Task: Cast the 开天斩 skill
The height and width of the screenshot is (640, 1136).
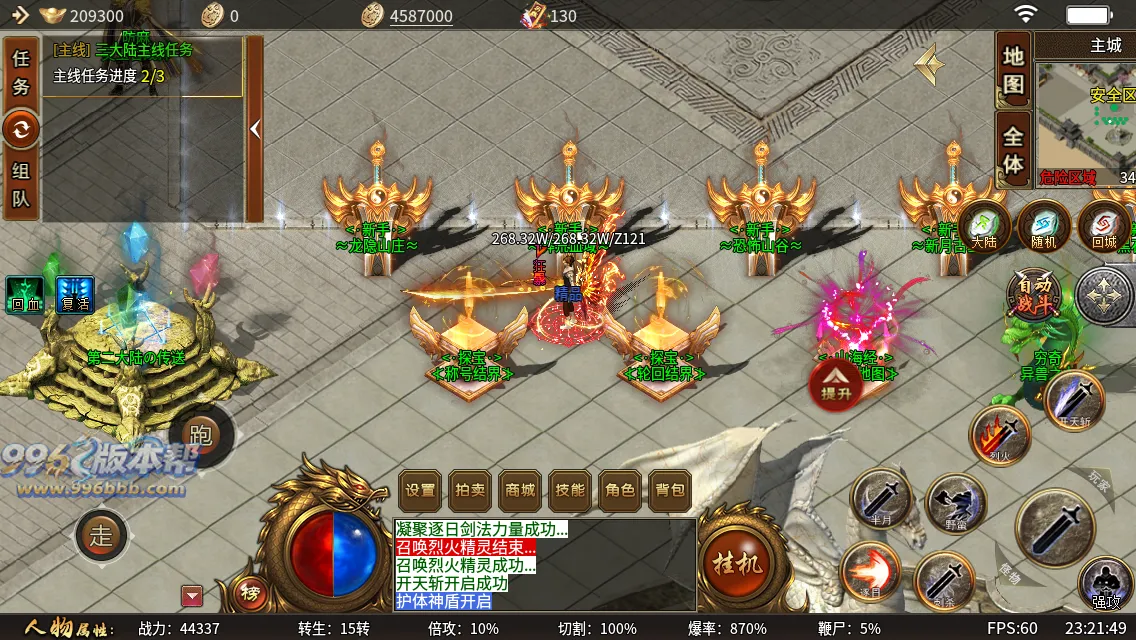Action: tap(1075, 401)
